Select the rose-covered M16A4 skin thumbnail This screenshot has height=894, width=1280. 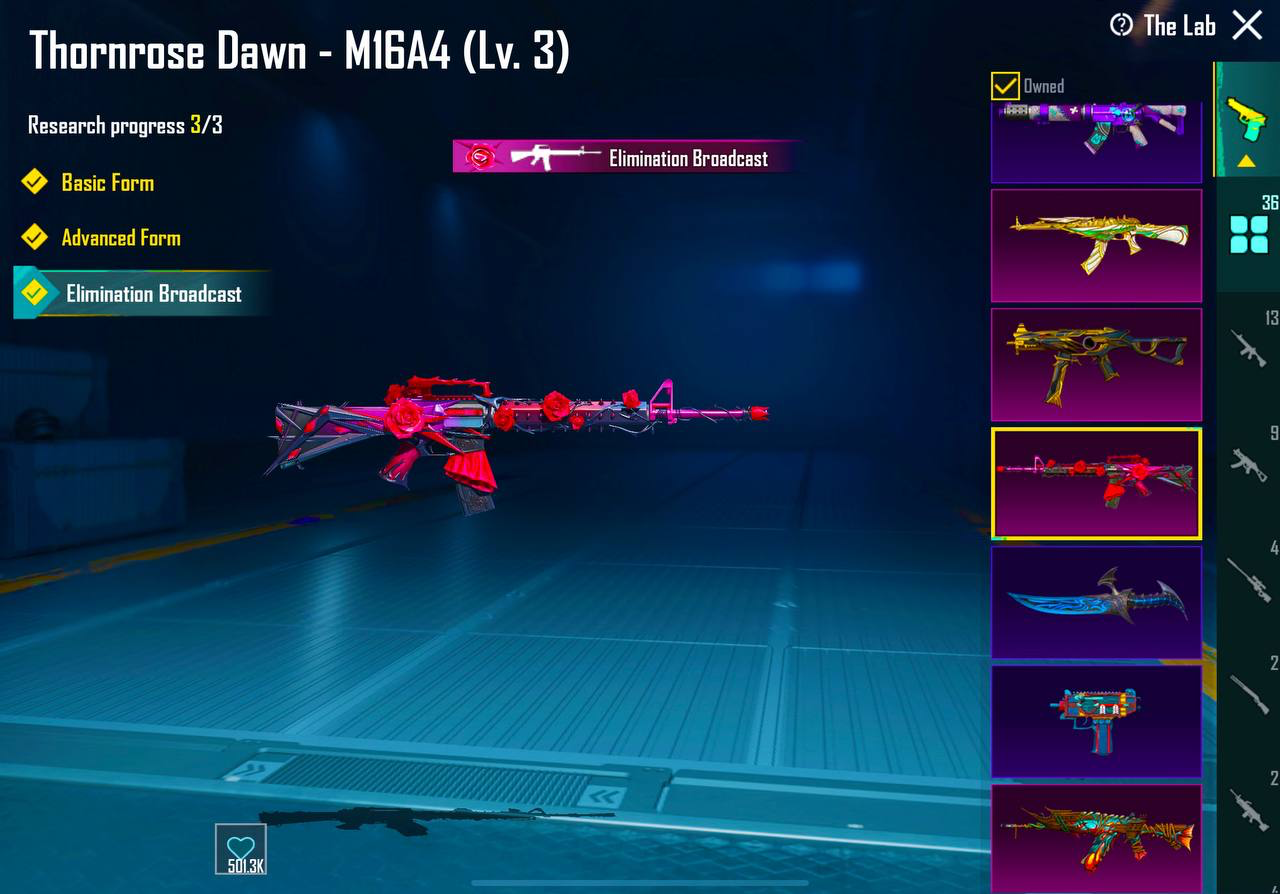[1096, 482]
